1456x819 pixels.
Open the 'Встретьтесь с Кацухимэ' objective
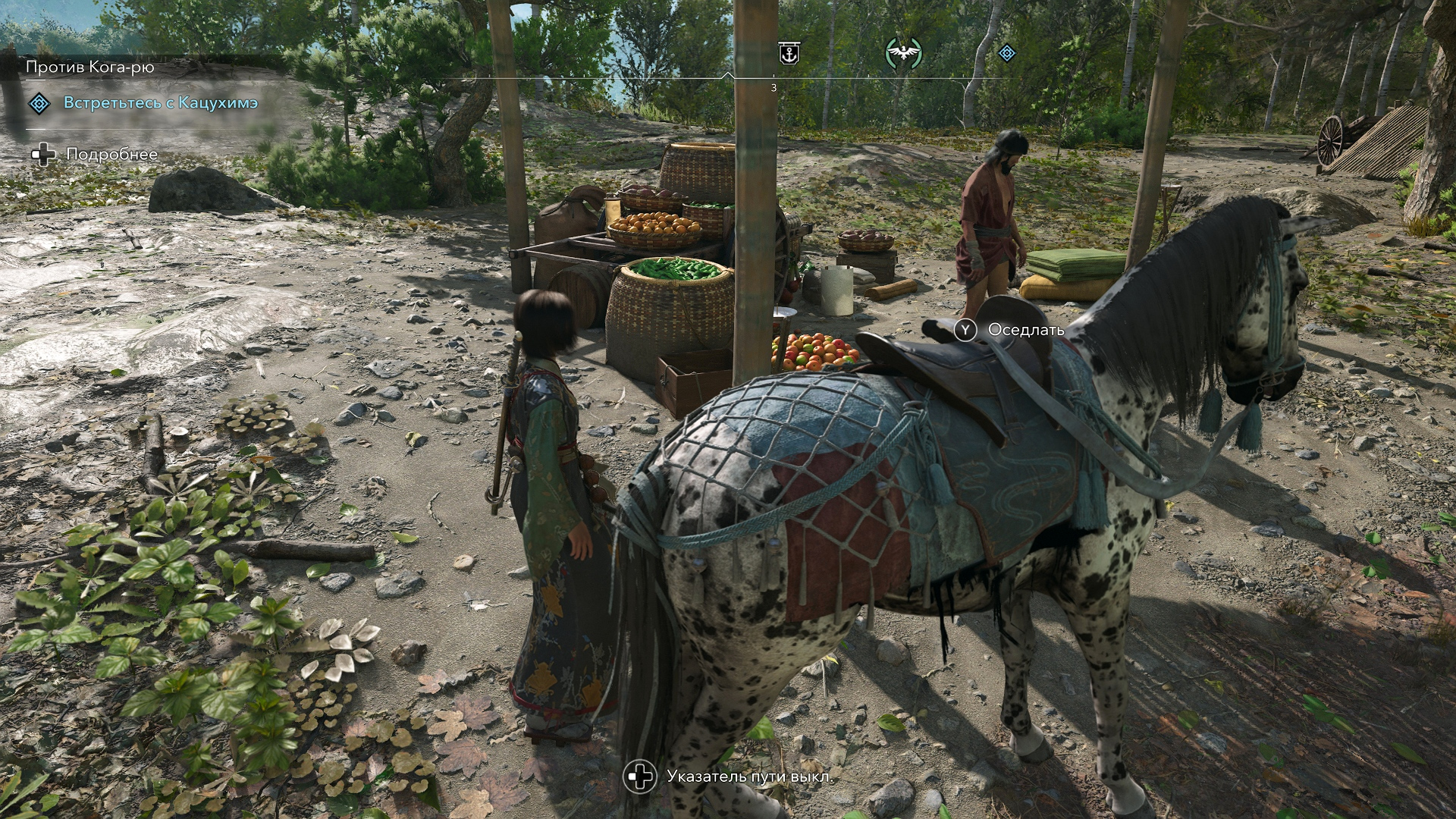(x=160, y=102)
